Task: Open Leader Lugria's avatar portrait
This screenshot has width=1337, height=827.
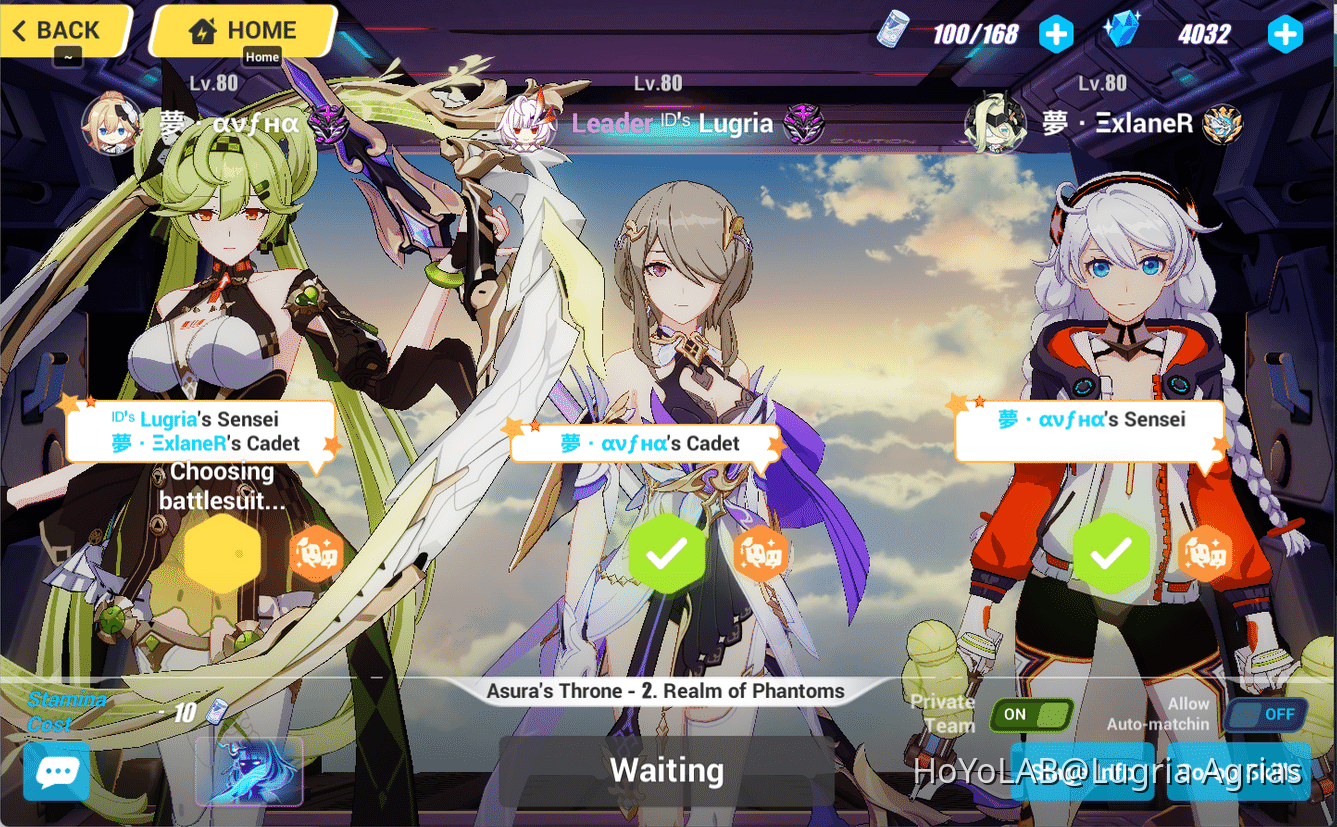Action: (527, 123)
